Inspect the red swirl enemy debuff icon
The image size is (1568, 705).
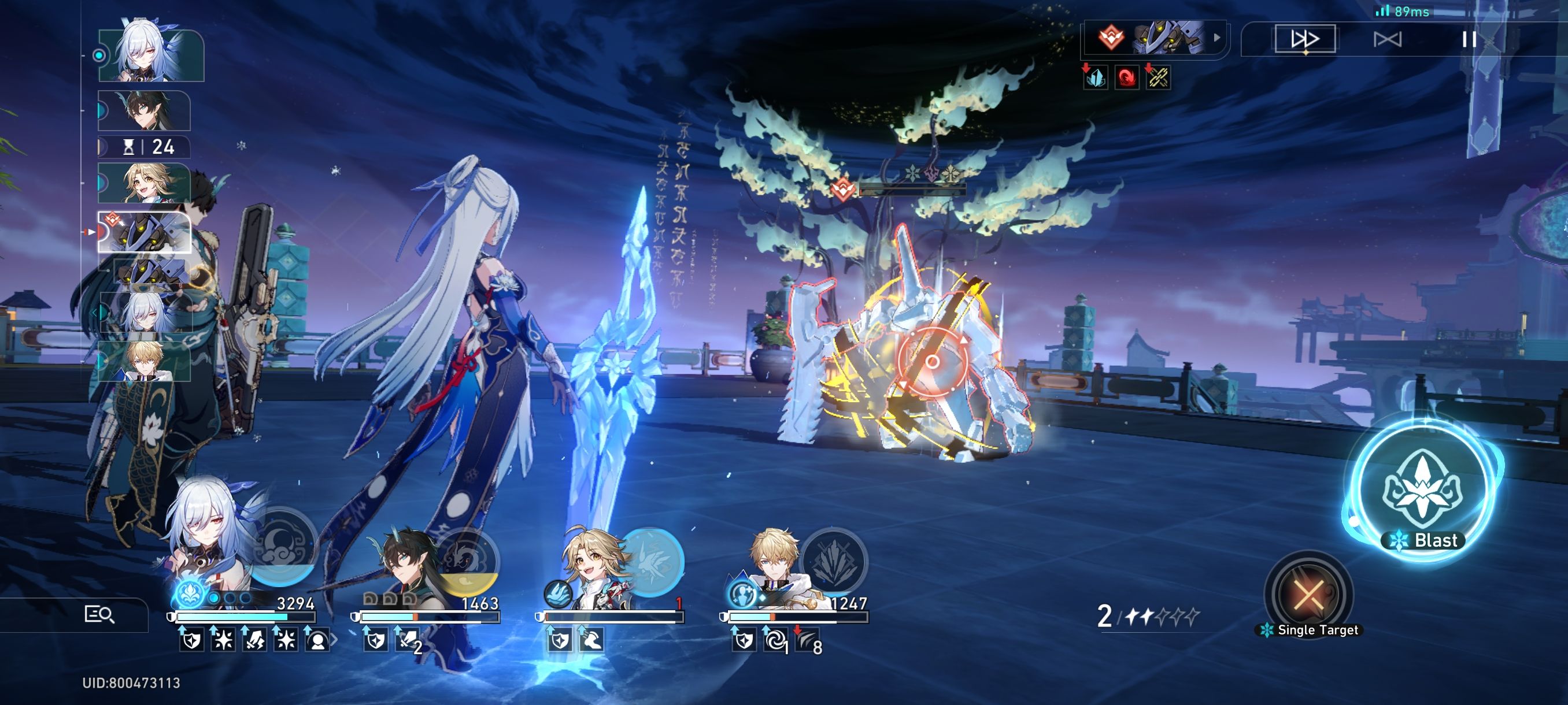[x=1126, y=78]
